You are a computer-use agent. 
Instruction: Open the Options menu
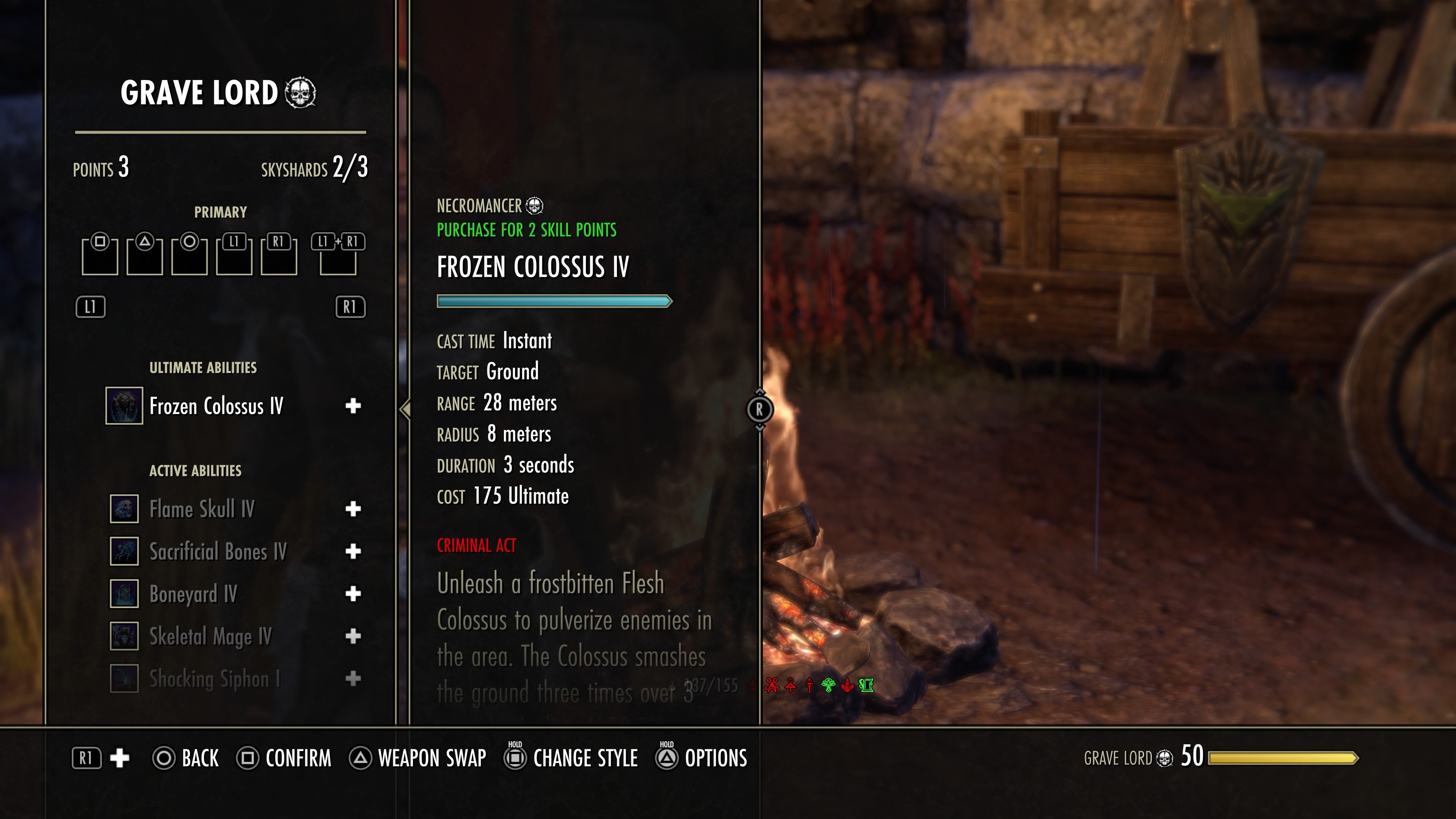(702, 758)
